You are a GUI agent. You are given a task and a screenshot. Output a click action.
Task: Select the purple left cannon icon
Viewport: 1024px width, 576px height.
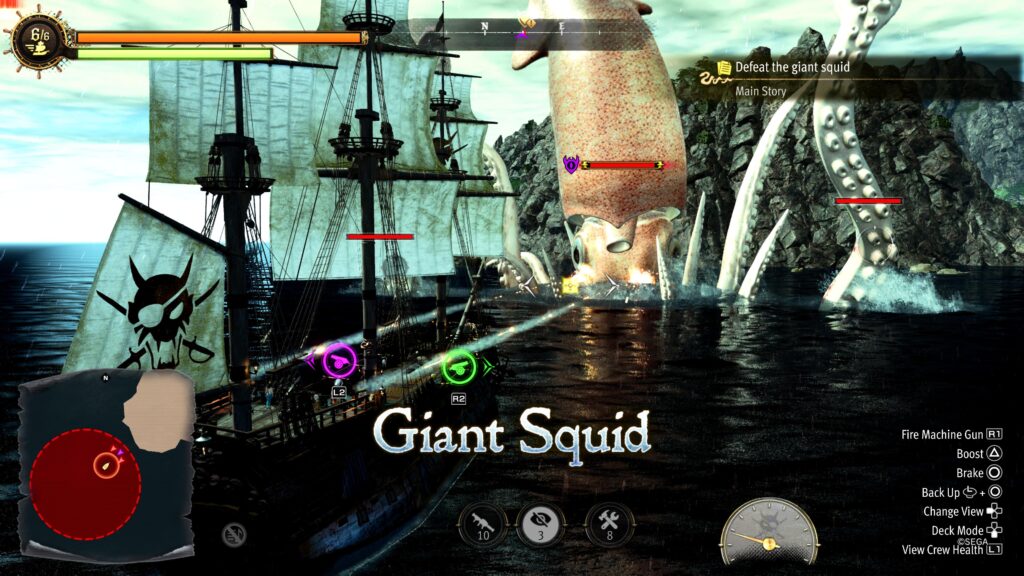(339, 360)
